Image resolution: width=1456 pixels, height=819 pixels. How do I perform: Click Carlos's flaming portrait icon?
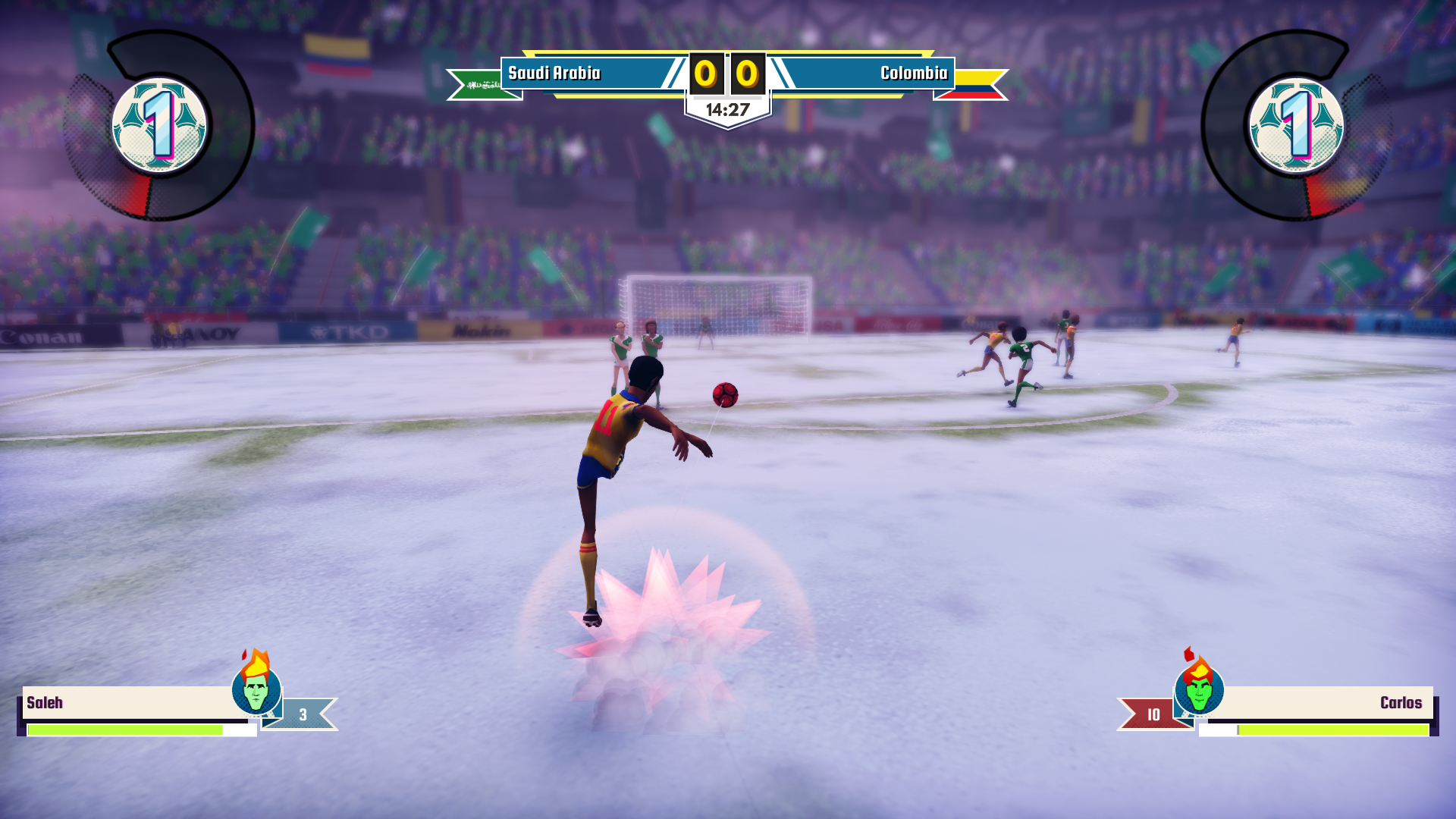1199,687
